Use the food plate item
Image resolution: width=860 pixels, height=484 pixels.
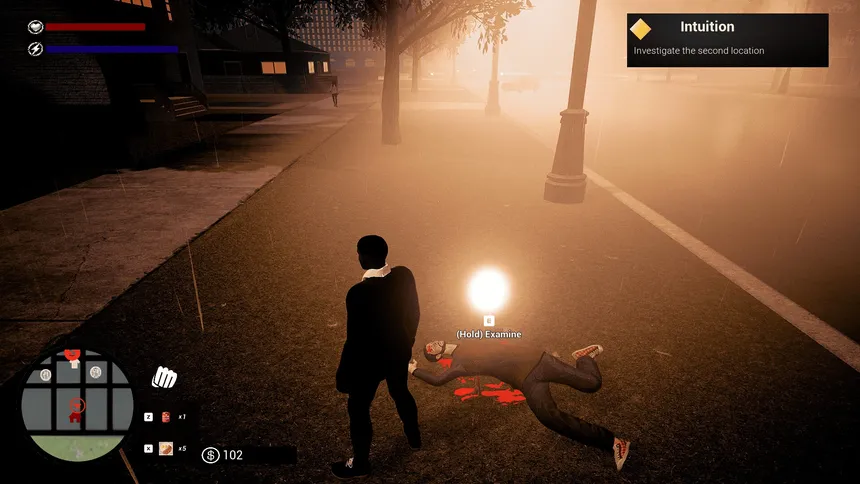tap(165, 448)
